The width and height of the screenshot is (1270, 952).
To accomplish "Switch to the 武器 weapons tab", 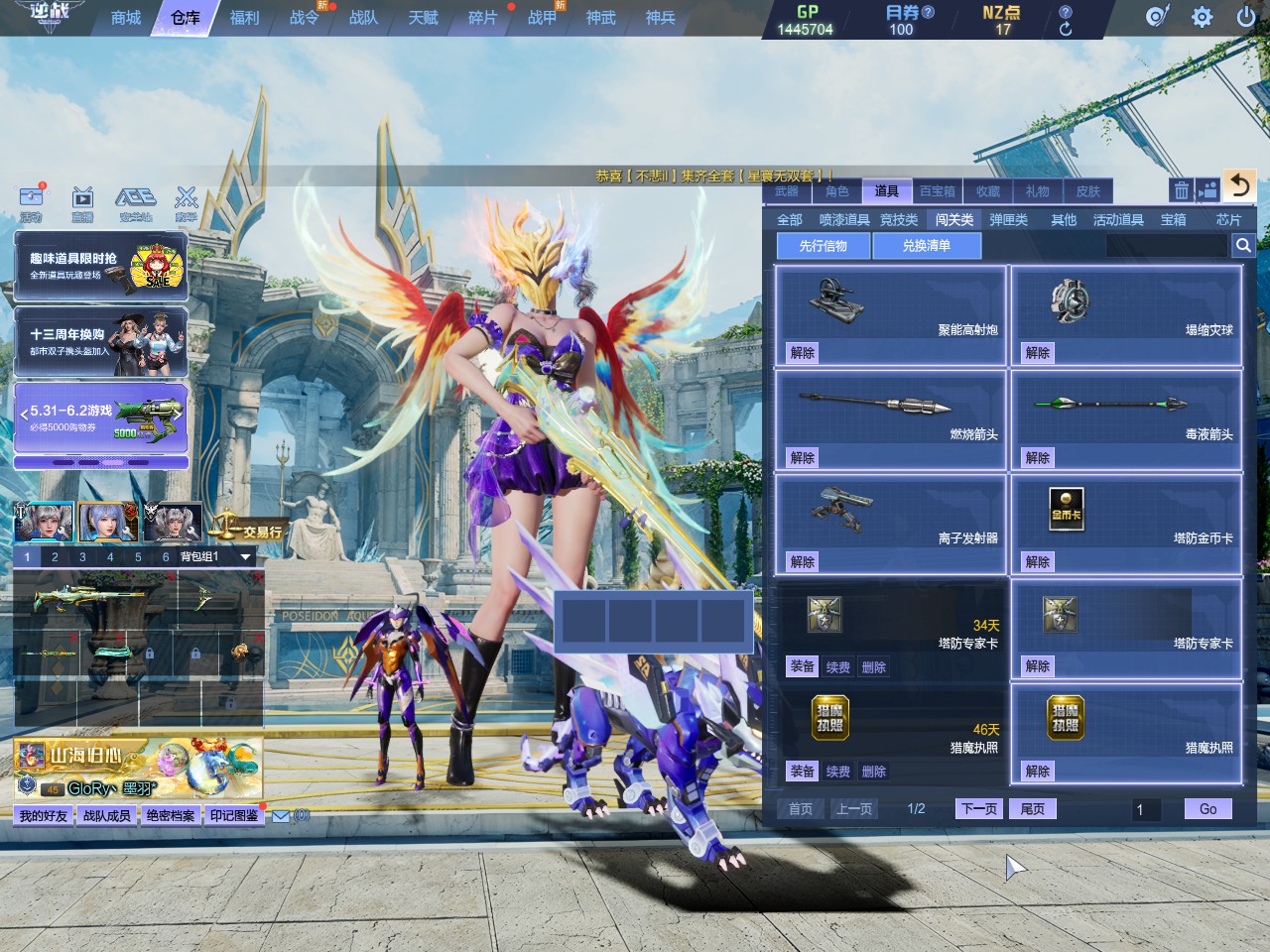I will coord(787,191).
